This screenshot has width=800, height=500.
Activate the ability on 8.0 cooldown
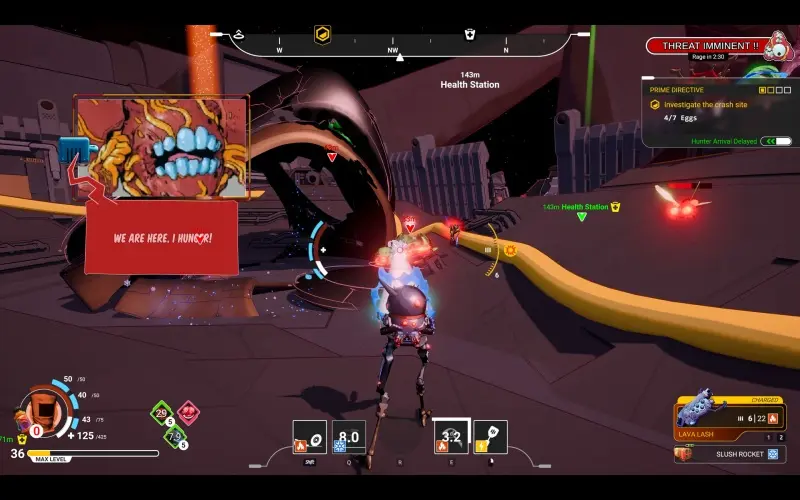pyautogui.click(x=349, y=437)
